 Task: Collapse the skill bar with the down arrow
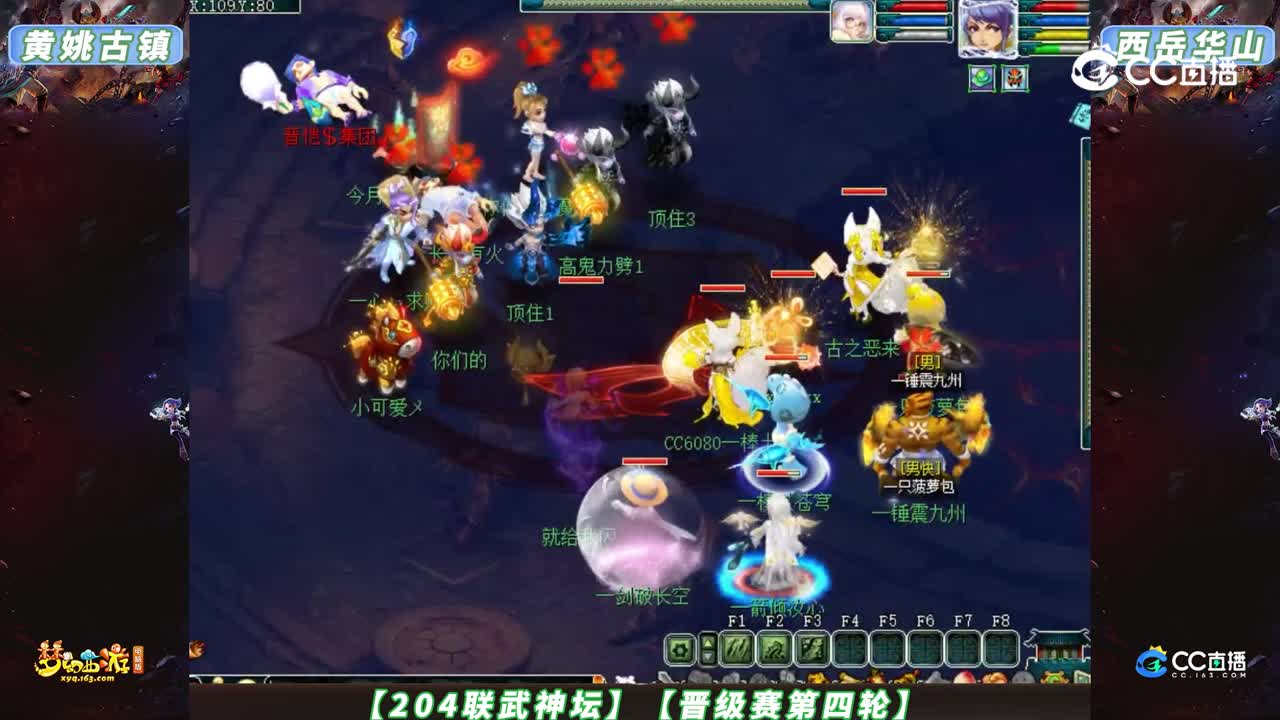pyautogui.click(x=708, y=658)
